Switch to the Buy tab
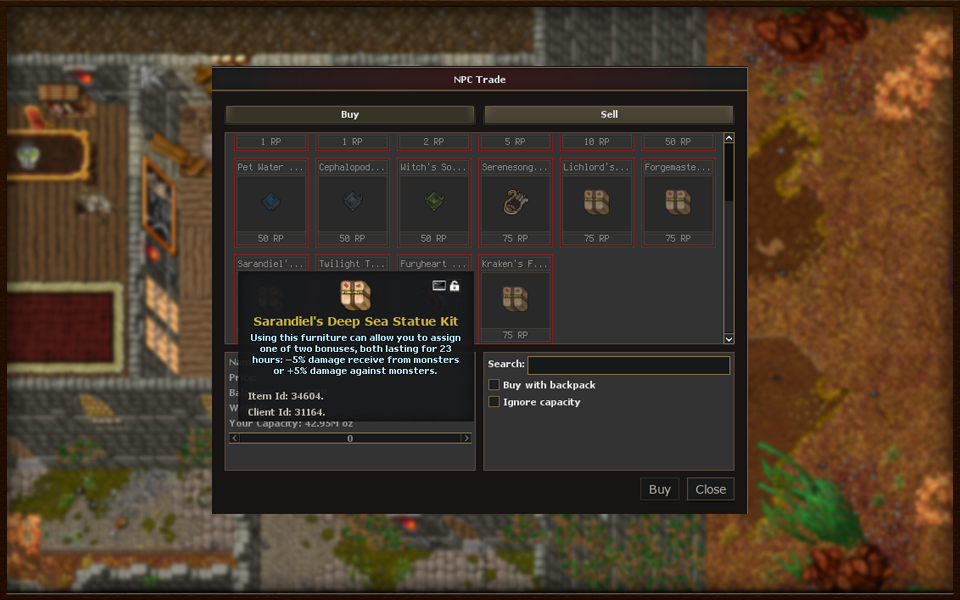This screenshot has width=960, height=600. coord(349,115)
